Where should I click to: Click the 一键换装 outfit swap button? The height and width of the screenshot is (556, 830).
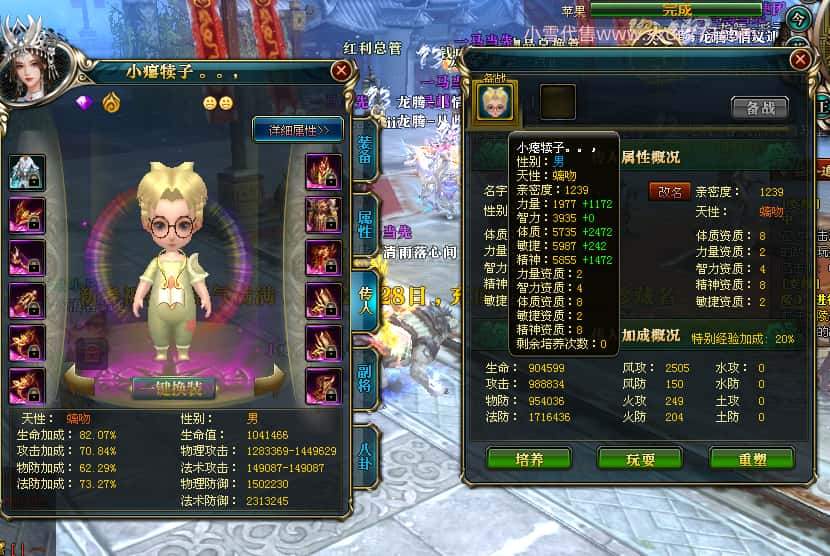click(175, 388)
